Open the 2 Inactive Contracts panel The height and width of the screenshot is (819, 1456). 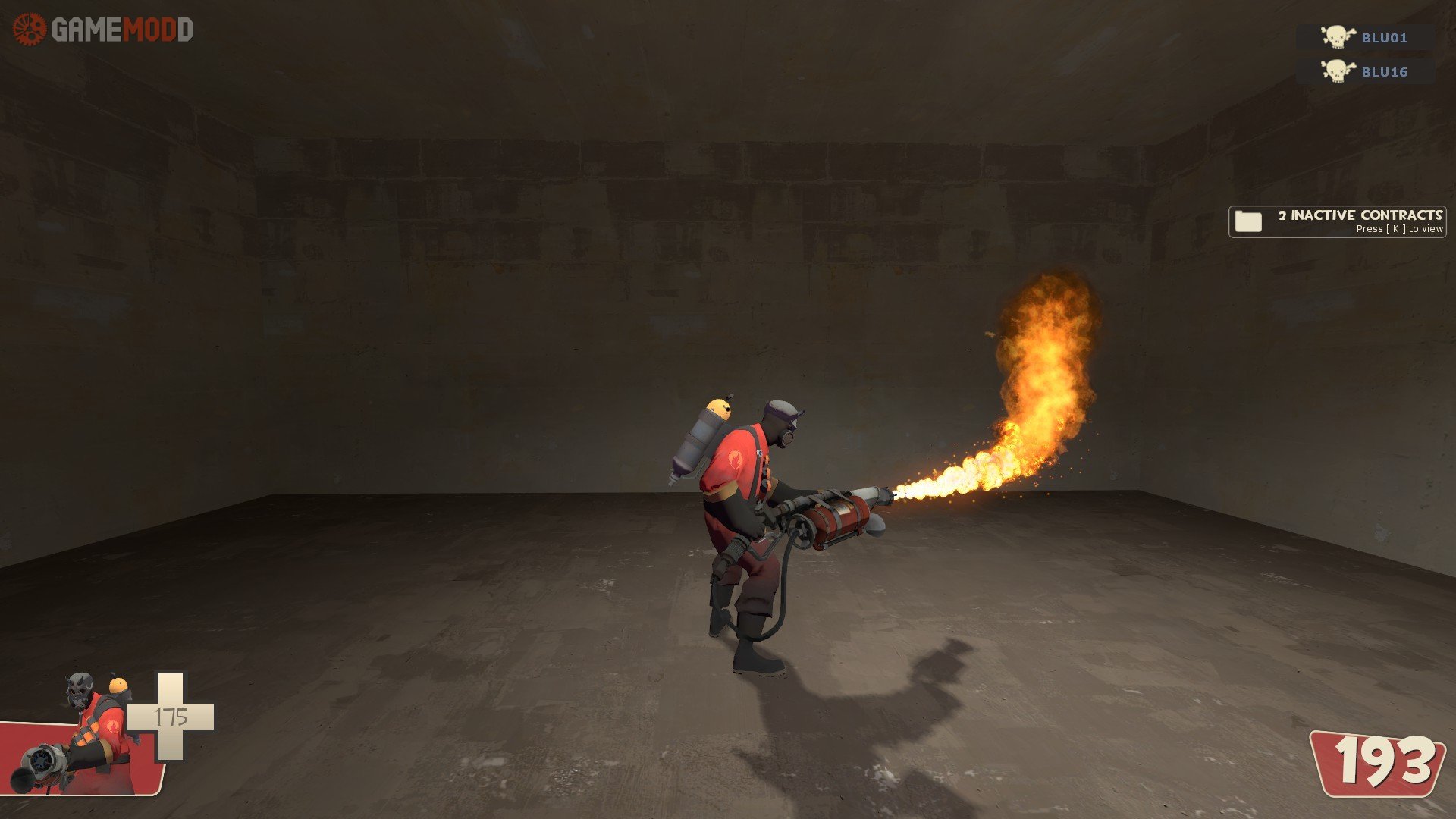(x=1337, y=221)
